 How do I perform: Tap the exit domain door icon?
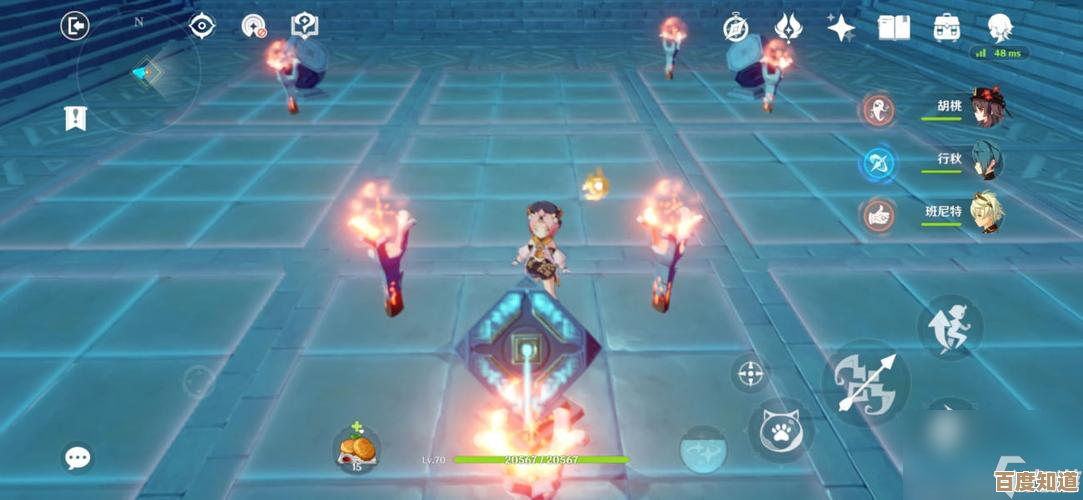pos(76,26)
